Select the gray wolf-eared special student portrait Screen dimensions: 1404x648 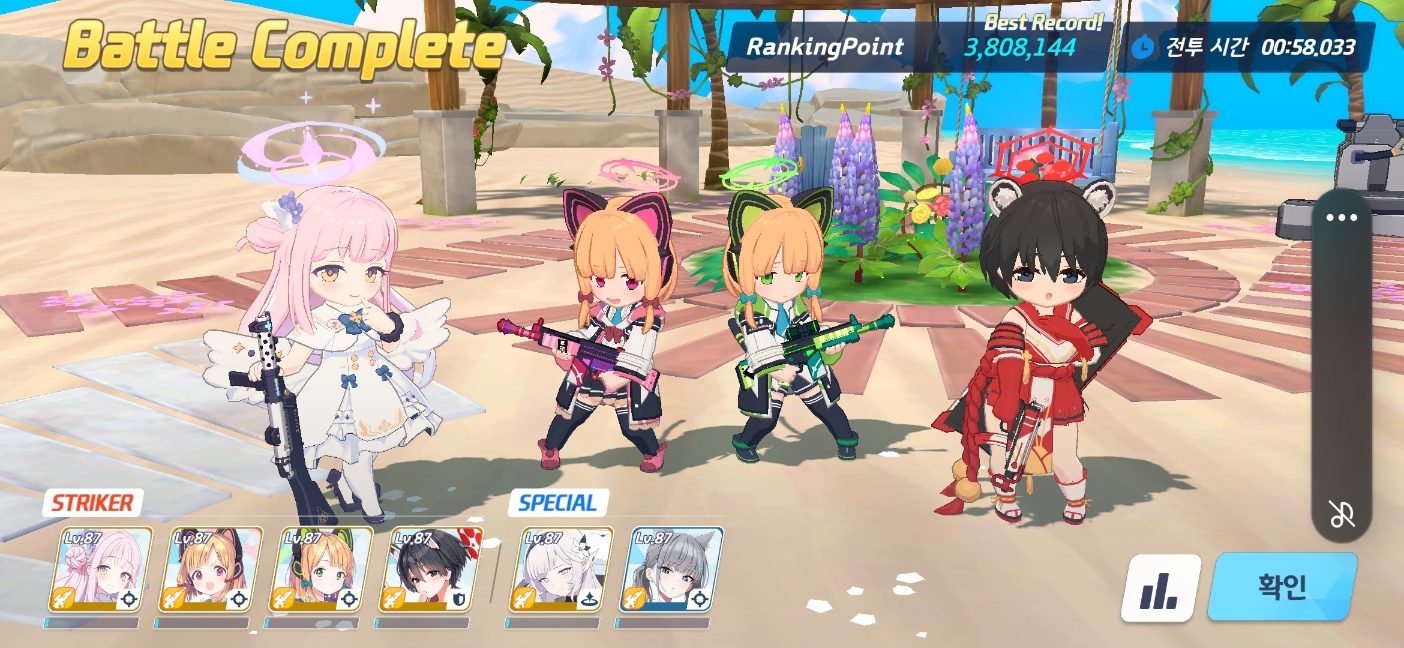(x=672, y=569)
